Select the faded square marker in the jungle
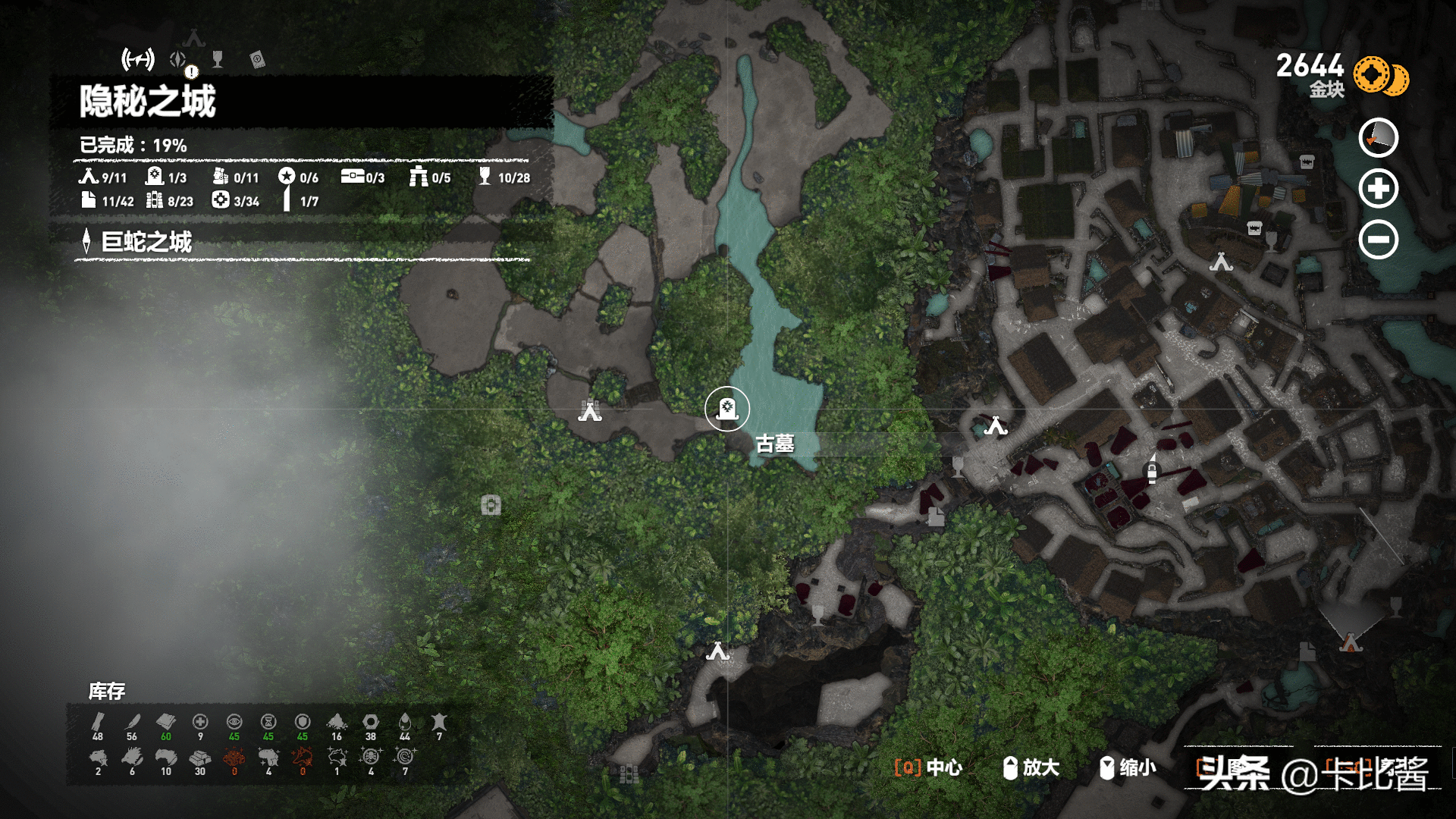Screen dimensions: 1456x819 (x=491, y=505)
